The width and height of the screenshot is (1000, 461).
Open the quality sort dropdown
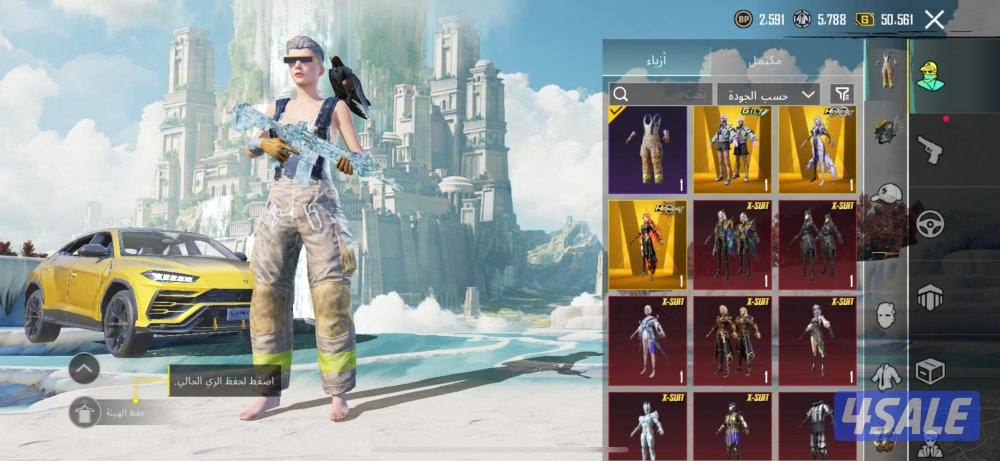click(767, 94)
